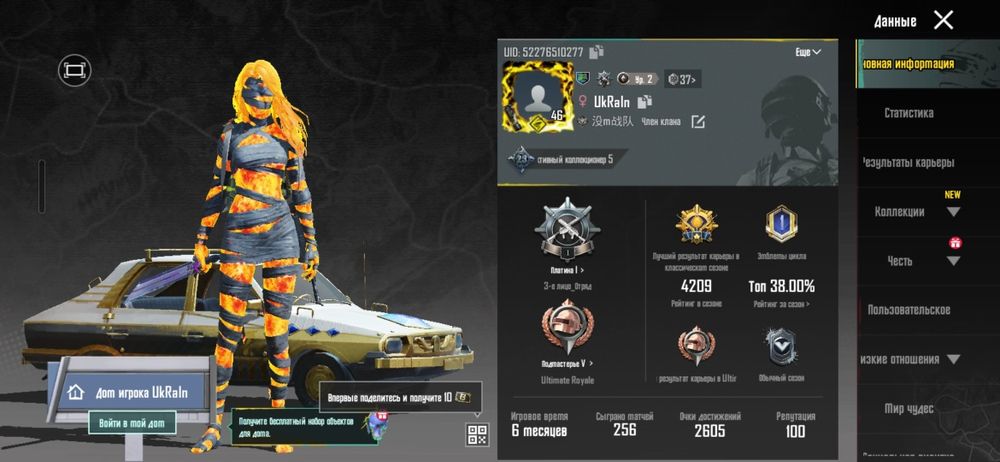The width and height of the screenshot is (1000, 462).
Task: Expand the Честь section
Action: point(952,261)
